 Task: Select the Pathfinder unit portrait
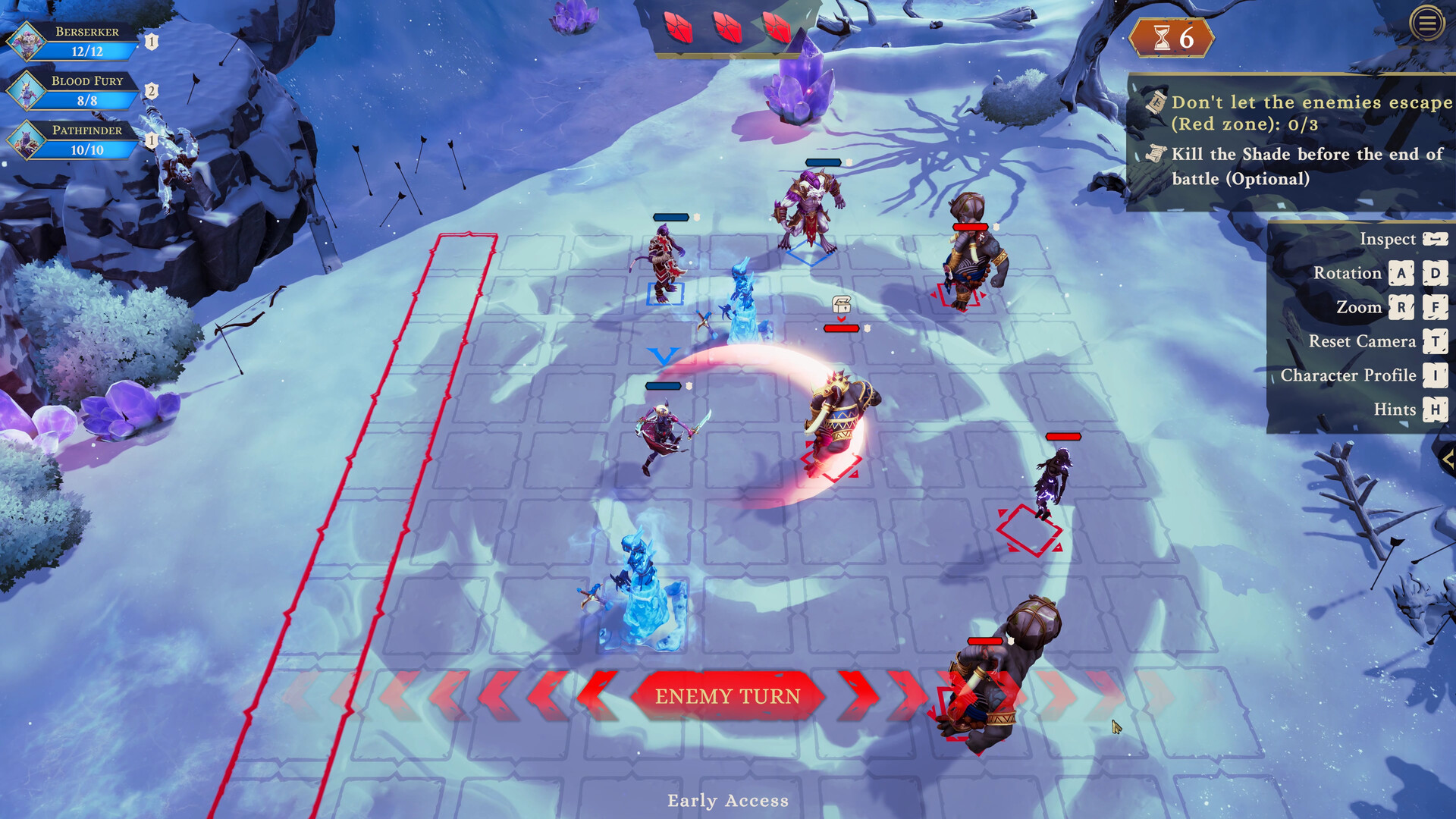point(25,141)
